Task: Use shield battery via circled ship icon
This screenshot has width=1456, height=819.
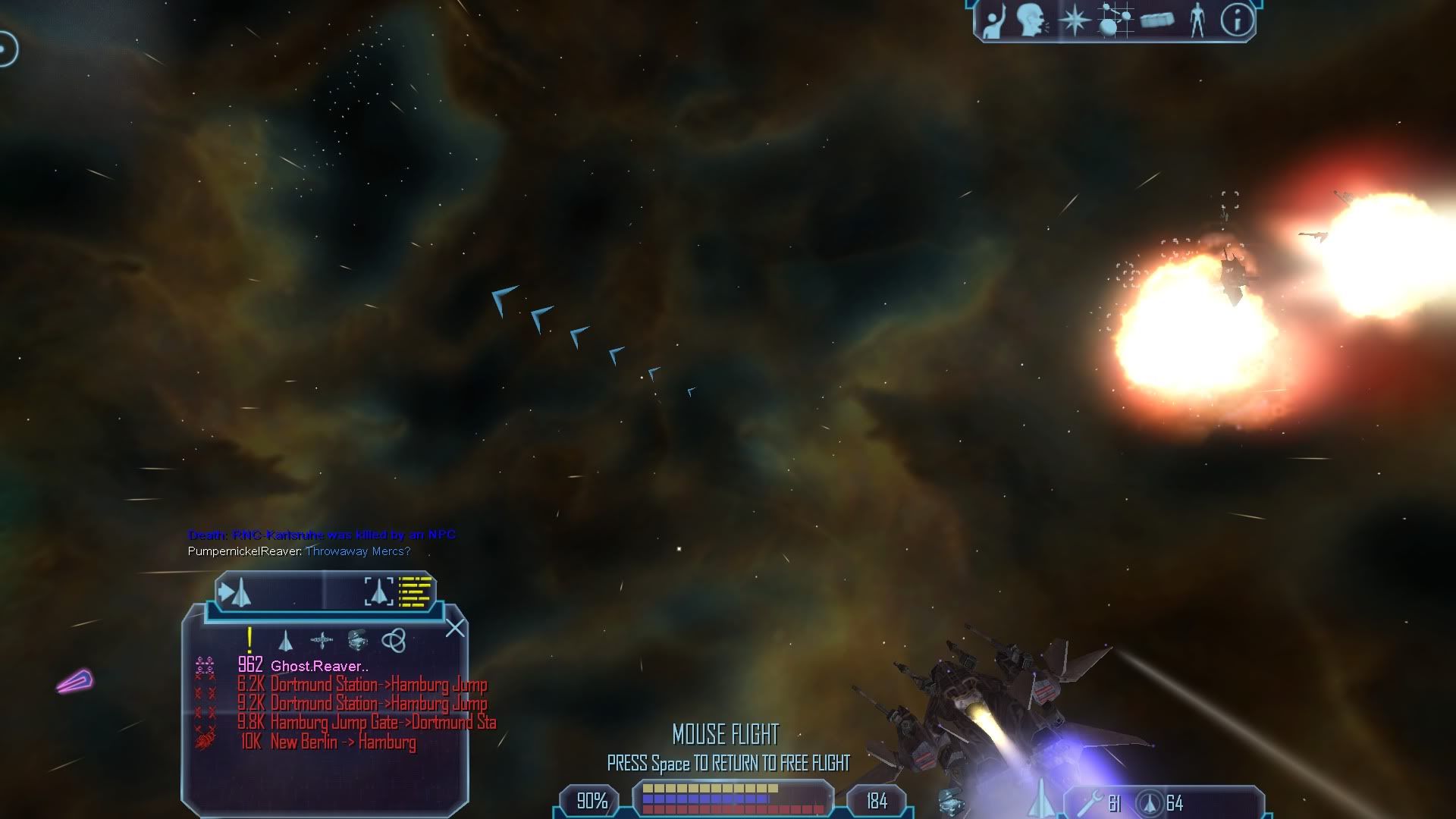Action: click(x=1150, y=804)
